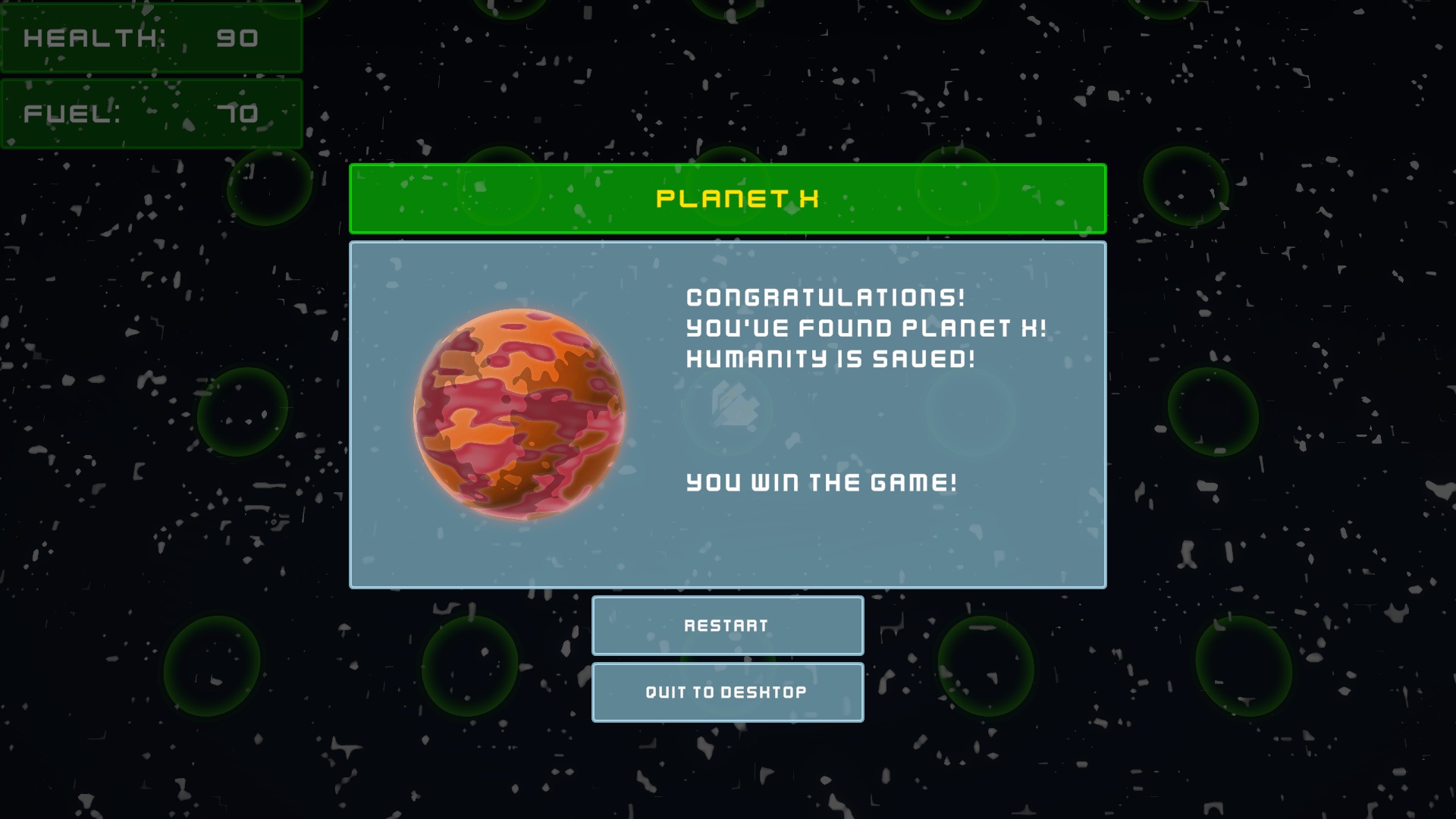Viewport: 1456px width, 819px height.
Task: Expand the green Planet X header bar
Action: (728, 197)
